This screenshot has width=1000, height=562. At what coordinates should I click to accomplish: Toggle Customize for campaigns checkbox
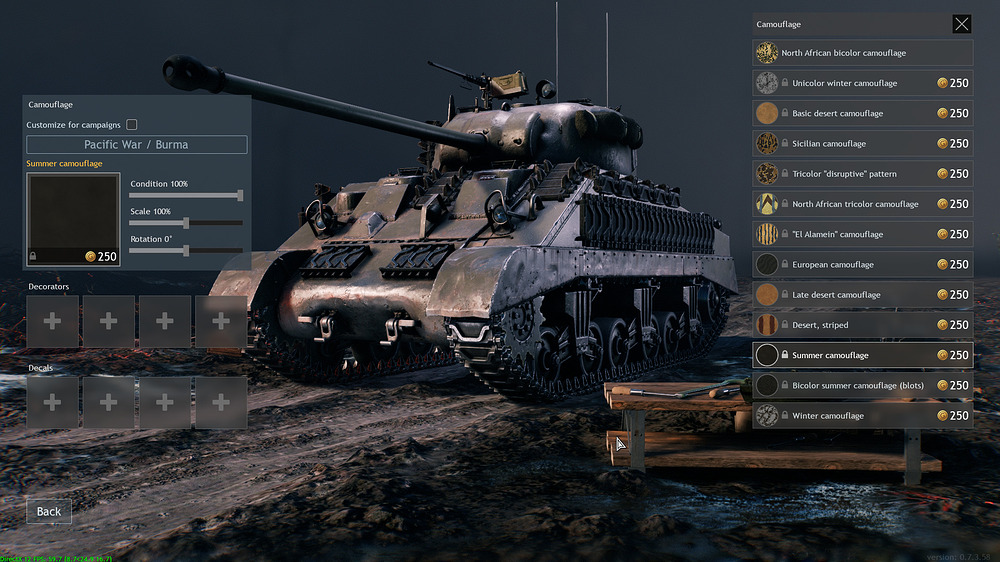tap(132, 125)
